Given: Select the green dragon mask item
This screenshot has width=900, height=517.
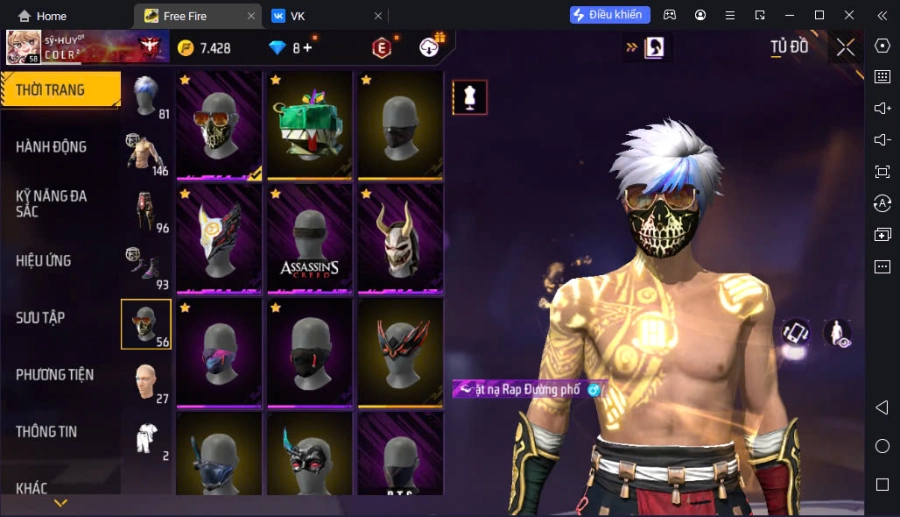Looking at the screenshot, I should [x=310, y=127].
